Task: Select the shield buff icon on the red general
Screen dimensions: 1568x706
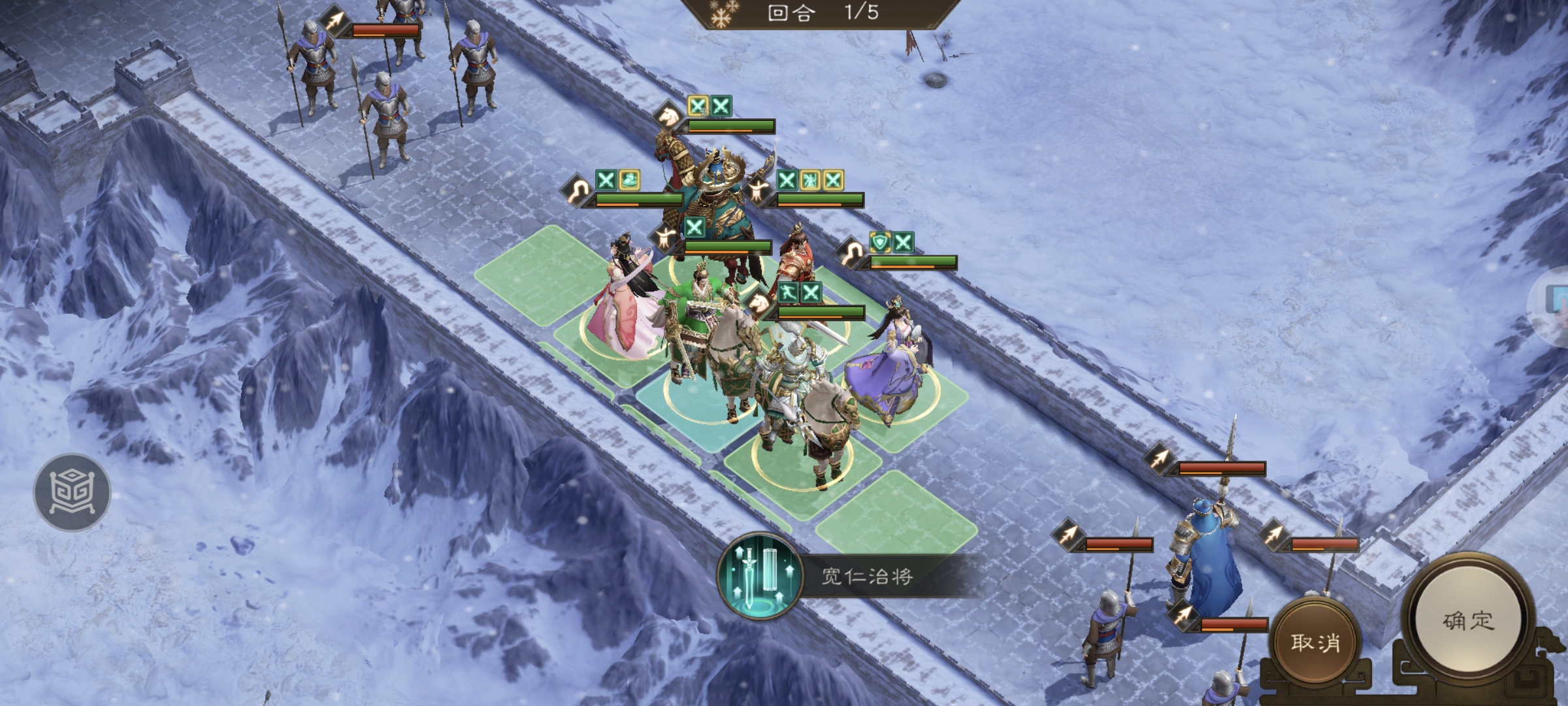Action: click(880, 243)
